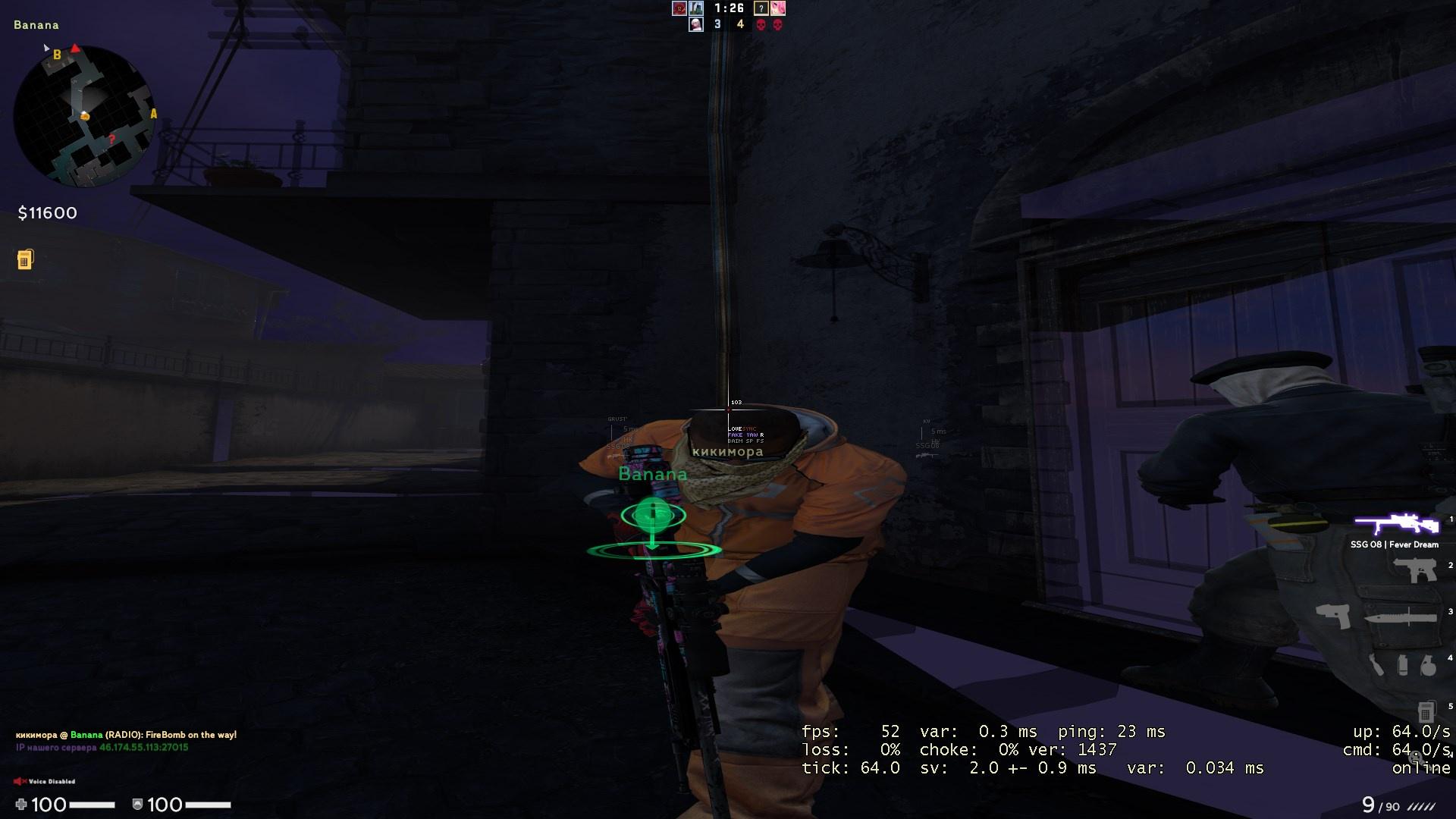The width and height of the screenshot is (1456, 819).
Task: Click the left red skull icon in scoreboard
Action: point(761,24)
